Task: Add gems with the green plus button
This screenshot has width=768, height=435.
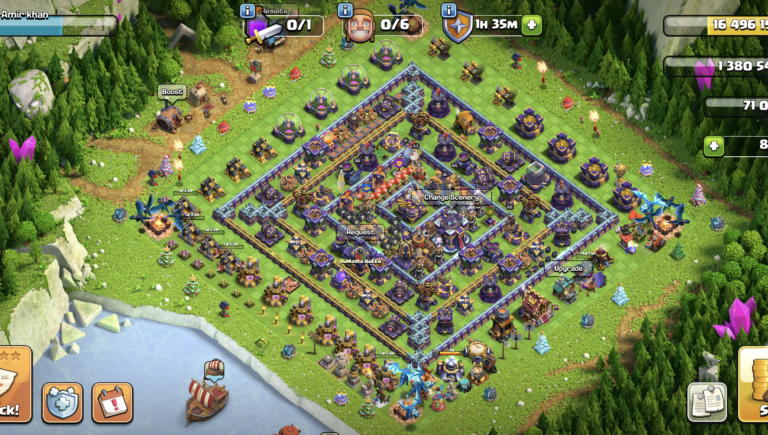Action: click(x=714, y=146)
